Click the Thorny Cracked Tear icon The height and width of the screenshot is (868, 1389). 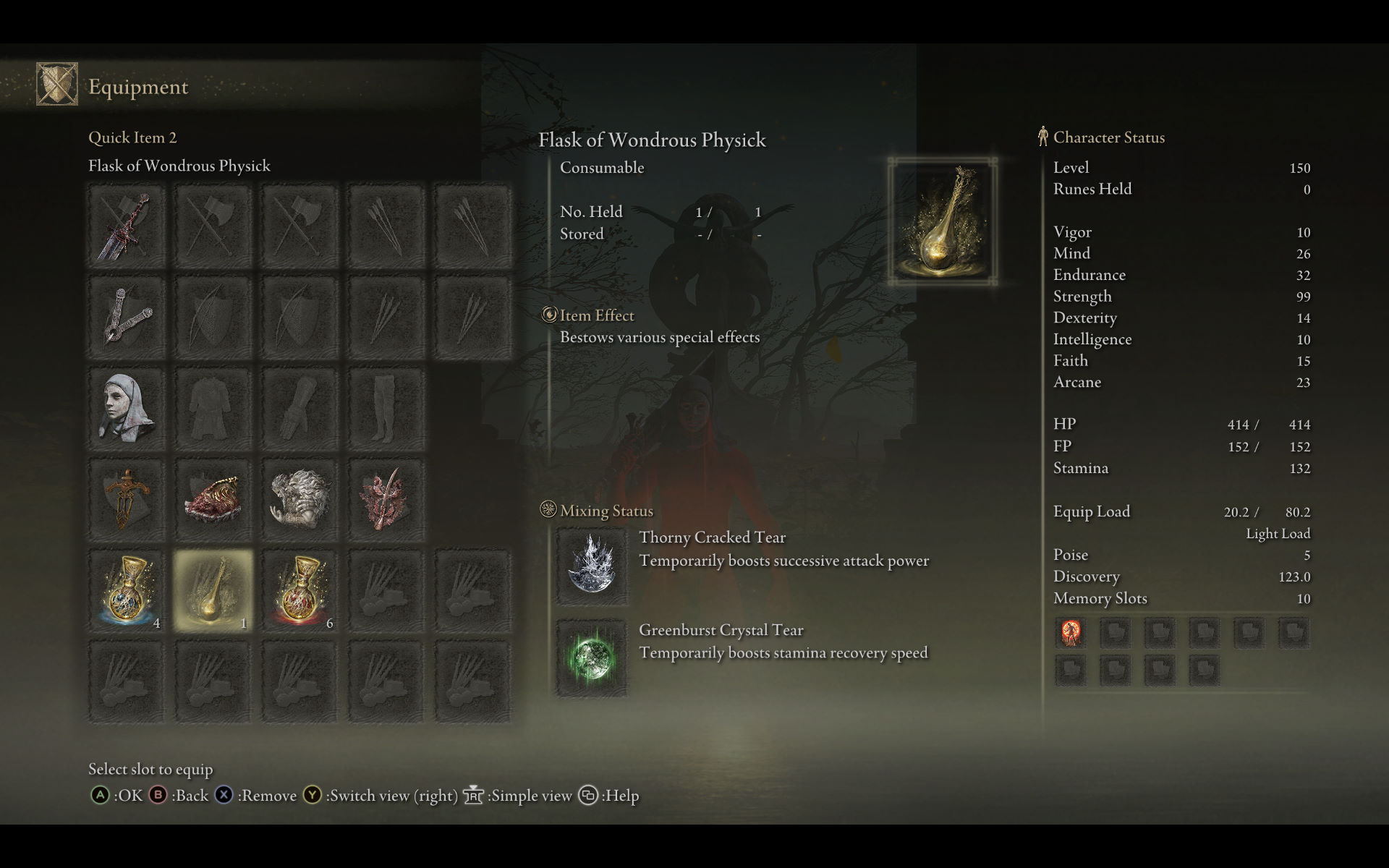pyautogui.click(x=592, y=565)
